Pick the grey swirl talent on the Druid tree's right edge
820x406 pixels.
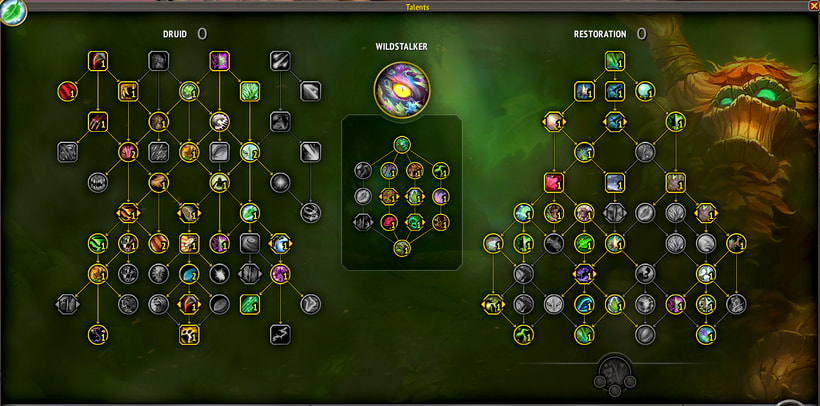[x=310, y=212]
